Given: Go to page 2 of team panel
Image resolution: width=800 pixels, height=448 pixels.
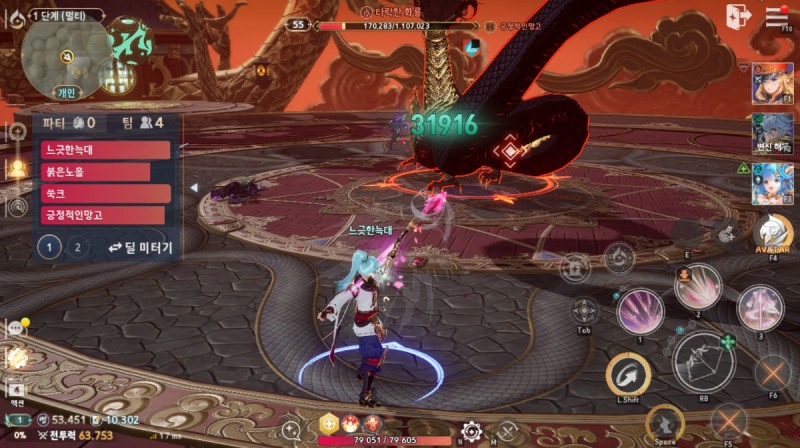Looking at the screenshot, I should [78, 247].
